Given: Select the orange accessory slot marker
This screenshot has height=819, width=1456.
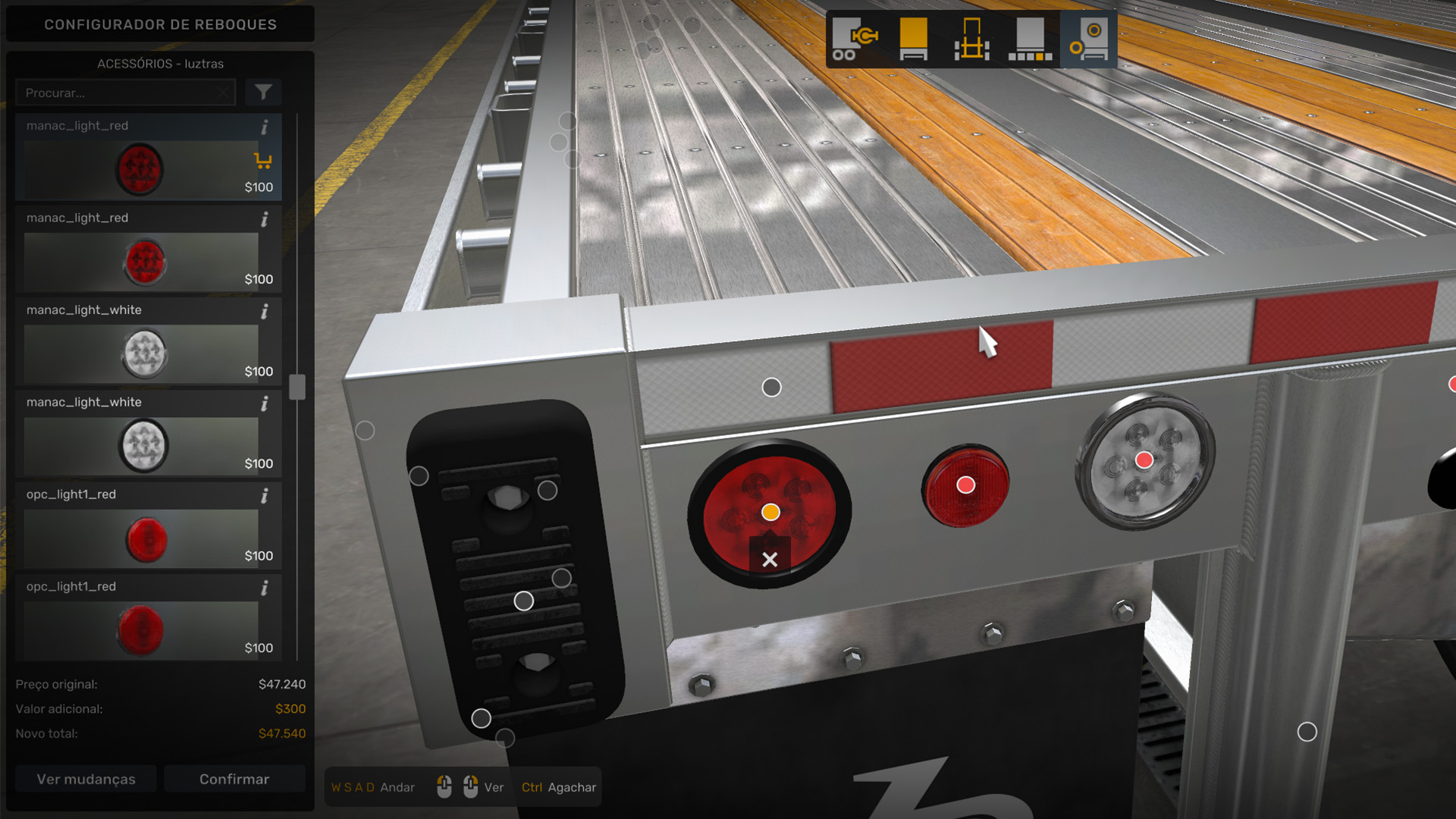Looking at the screenshot, I should [770, 512].
